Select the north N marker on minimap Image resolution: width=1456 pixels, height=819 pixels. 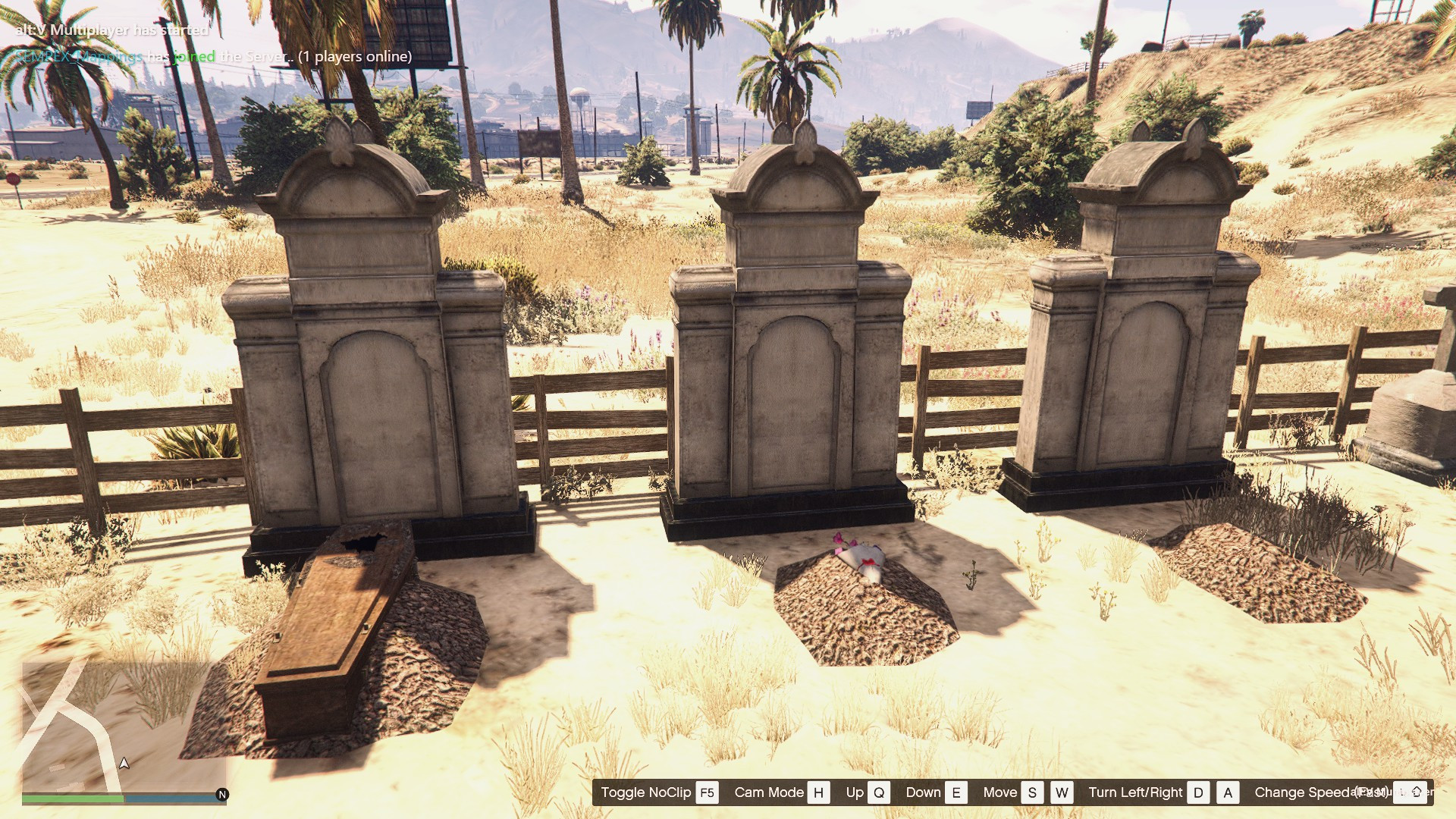point(222,794)
